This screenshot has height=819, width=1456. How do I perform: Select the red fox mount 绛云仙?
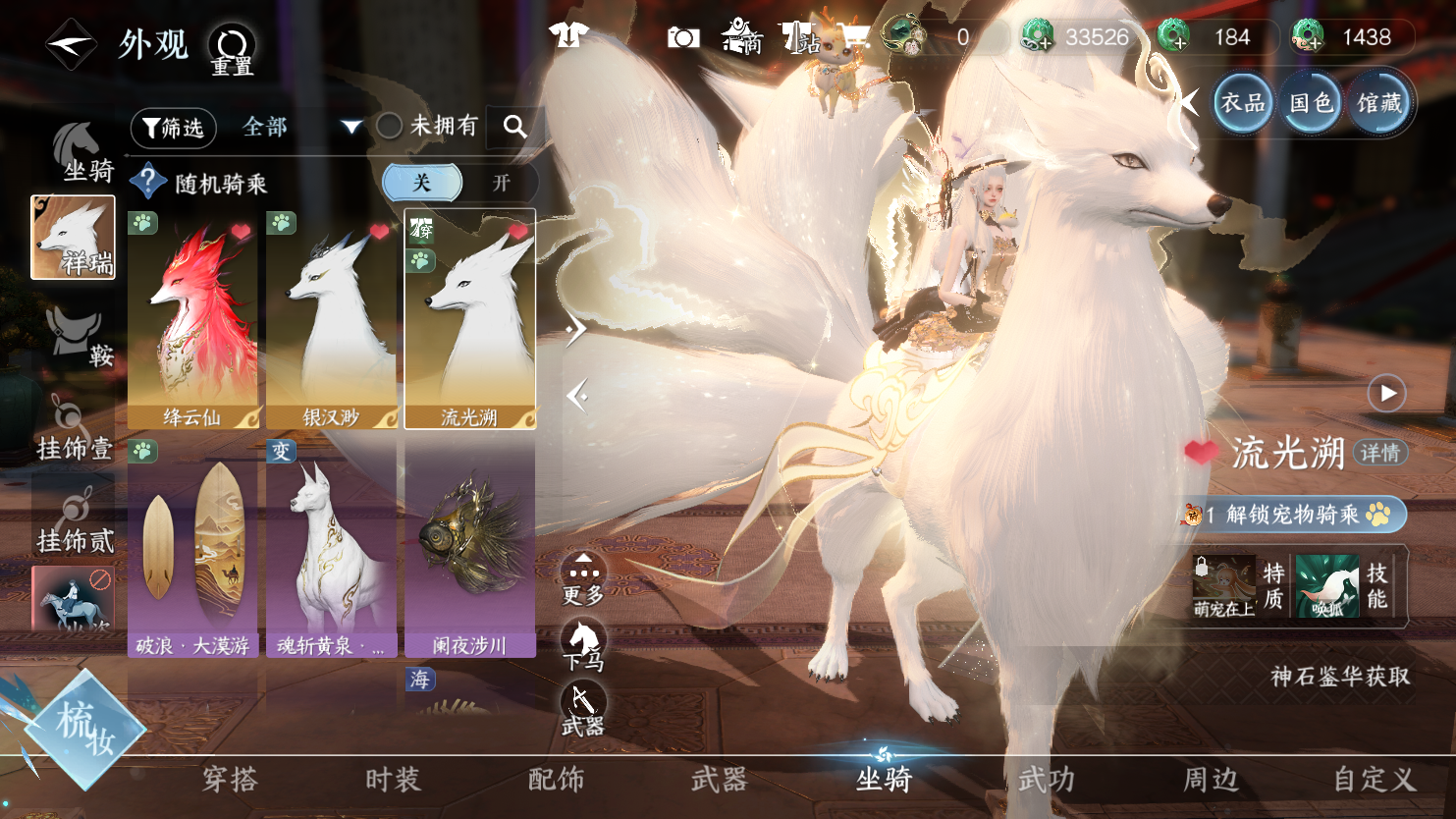pos(192,319)
